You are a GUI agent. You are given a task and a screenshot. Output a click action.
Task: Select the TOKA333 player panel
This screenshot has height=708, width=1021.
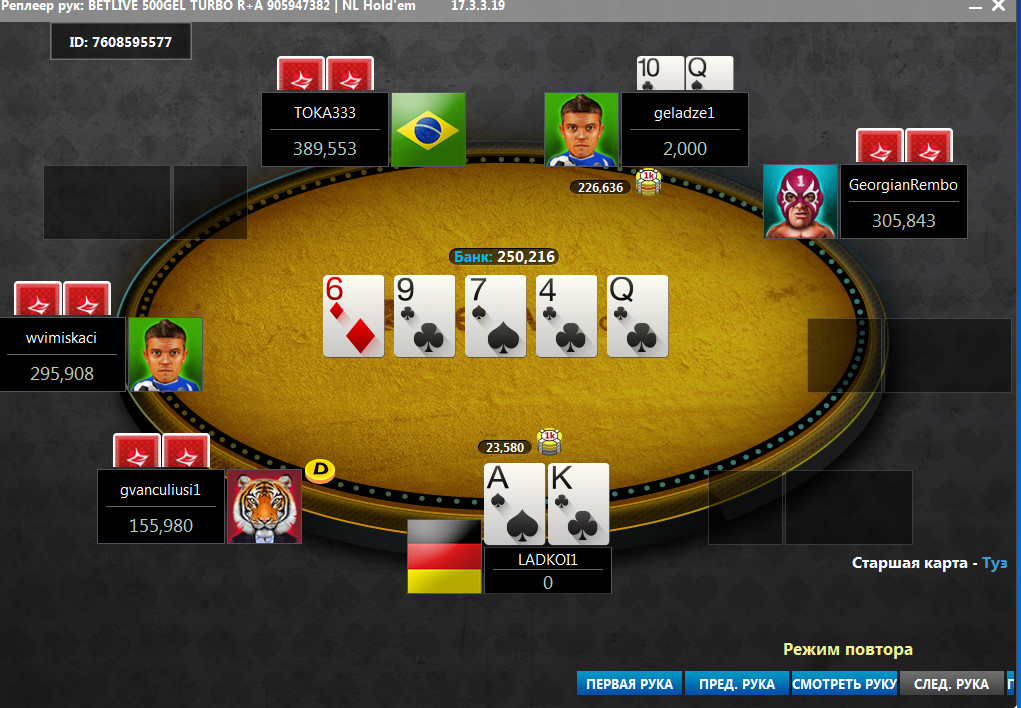point(325,130)
